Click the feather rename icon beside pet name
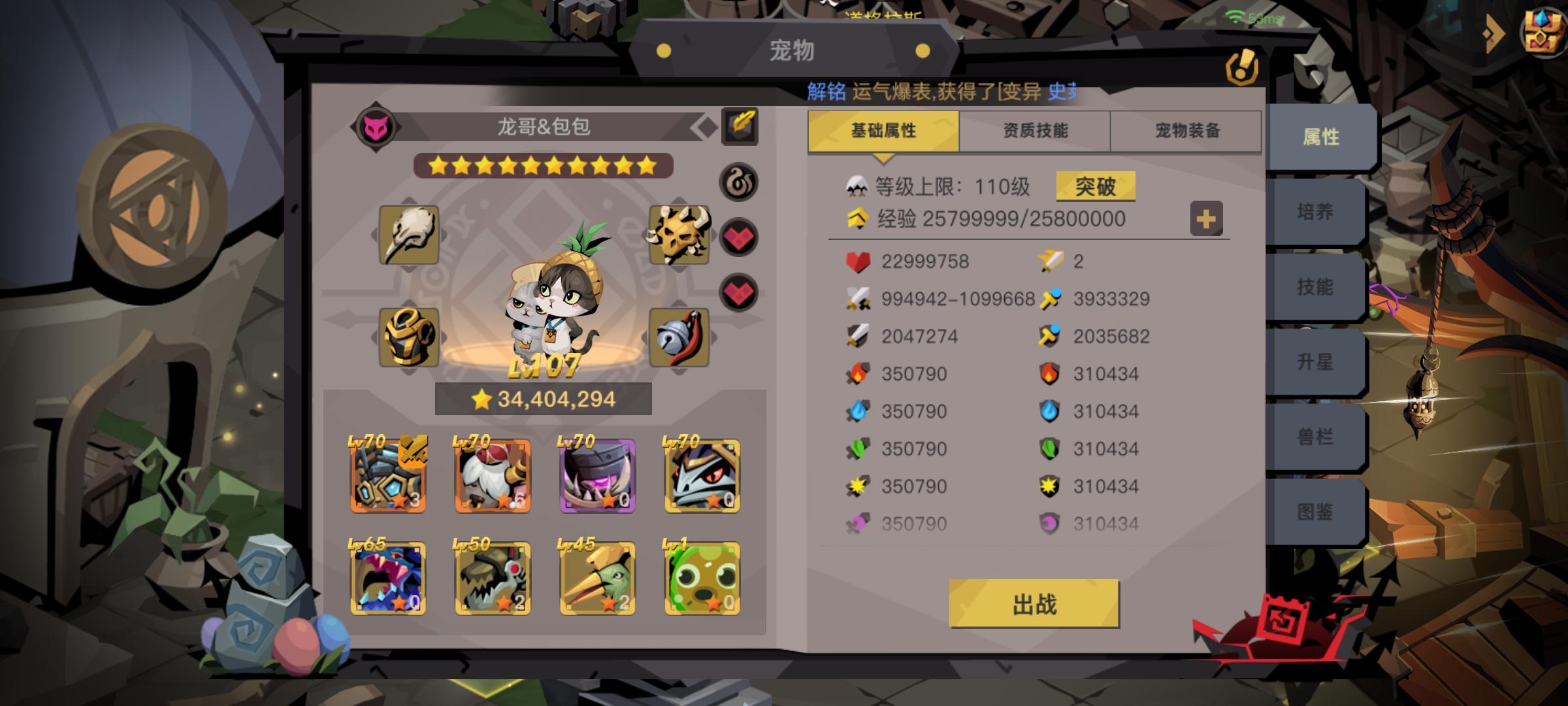Image resolution: width=1568 pixels, height=706 pixels. point(740,126)
